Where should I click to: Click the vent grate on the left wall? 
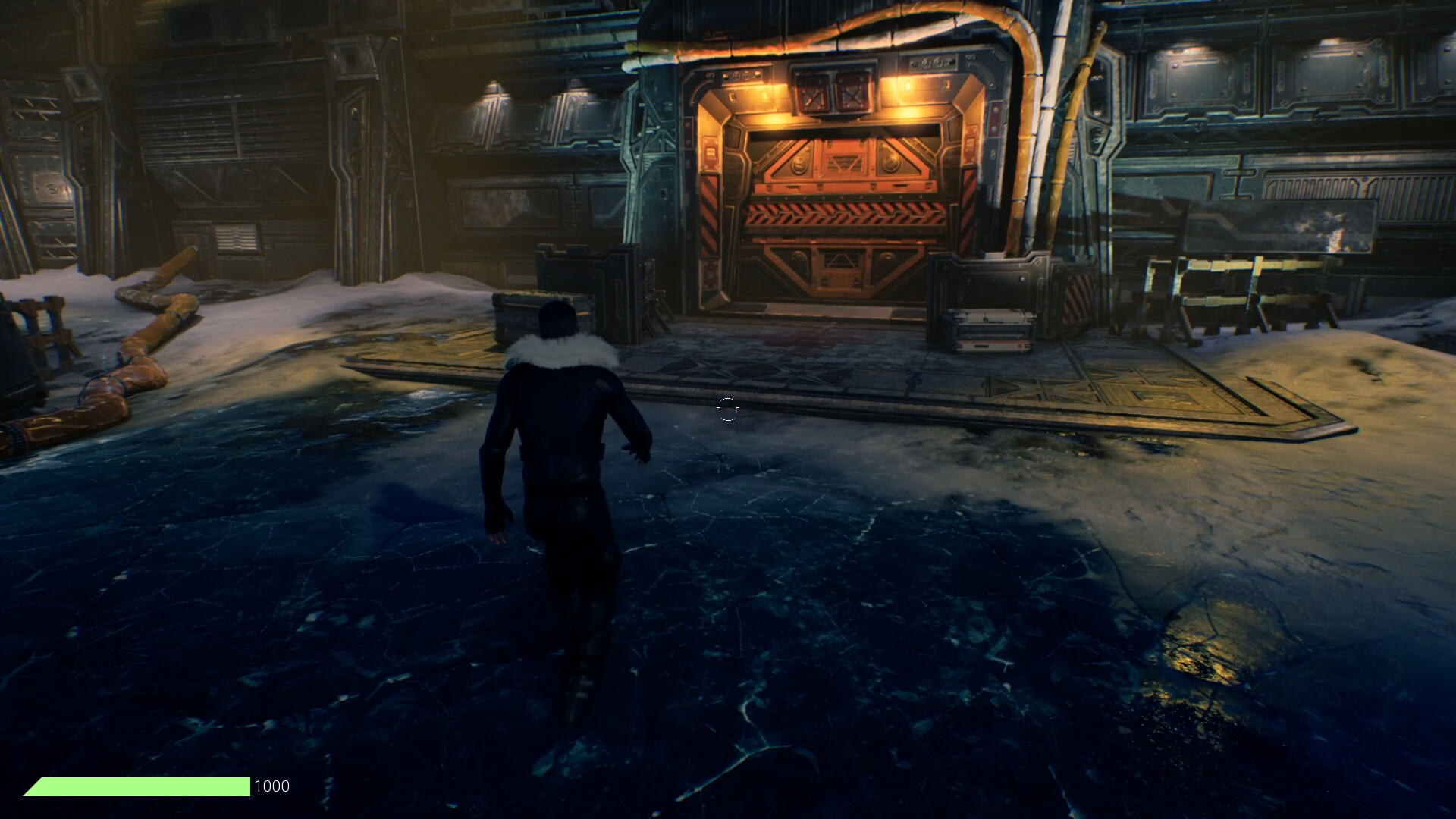(x=235, y=235)
